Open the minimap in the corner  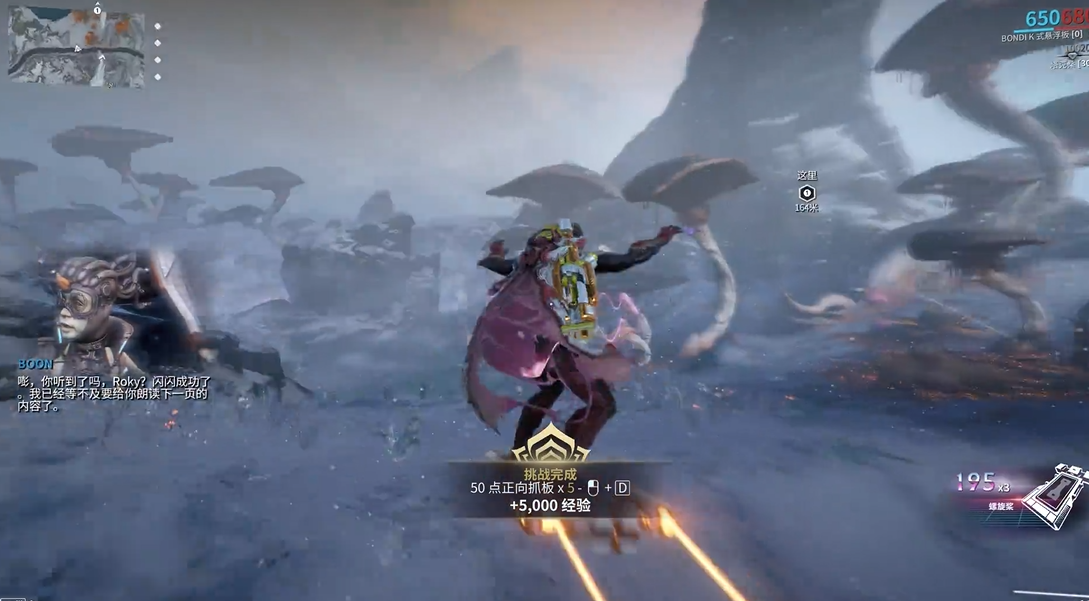76,46
